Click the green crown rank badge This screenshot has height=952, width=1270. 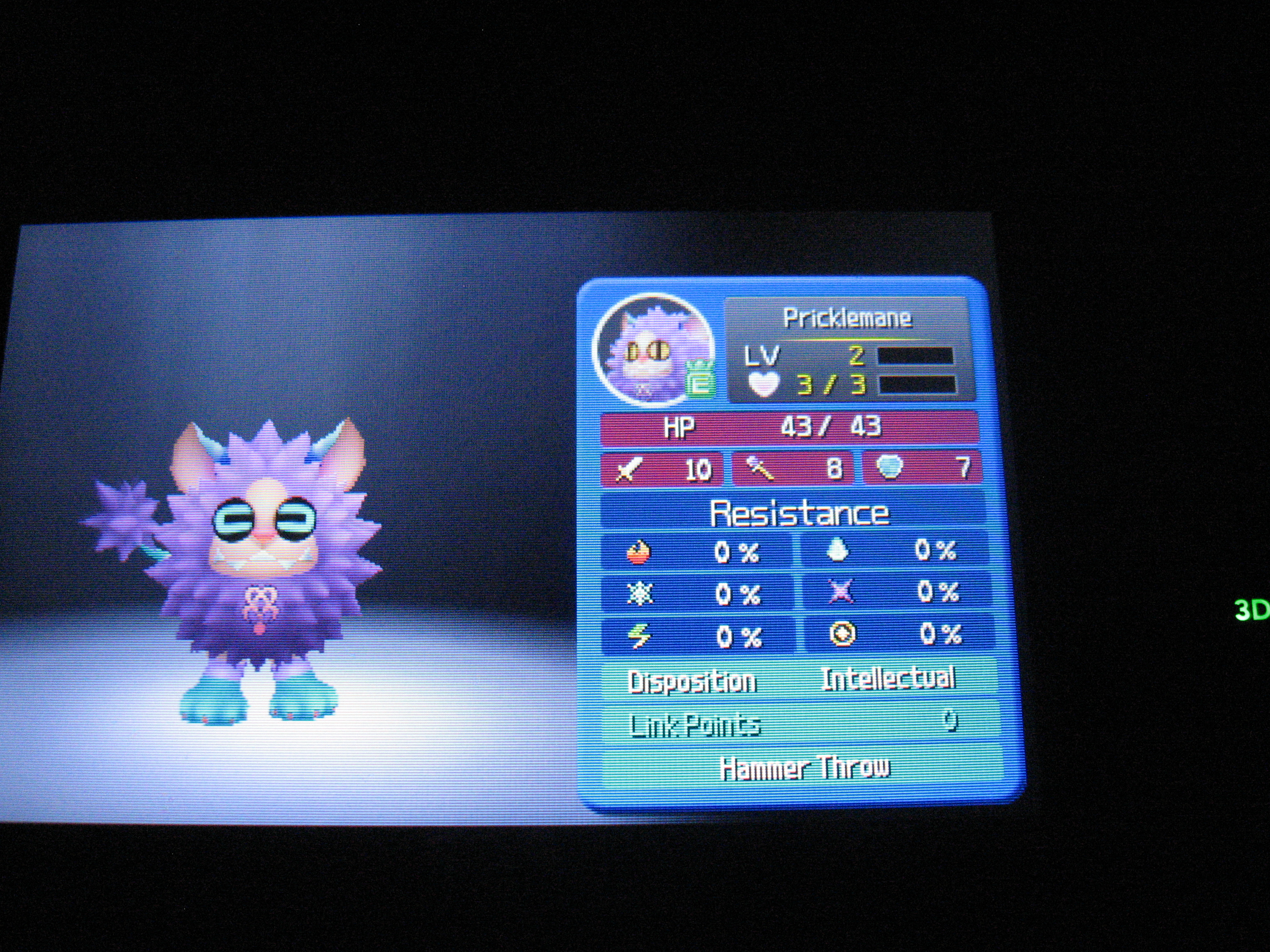700,379
